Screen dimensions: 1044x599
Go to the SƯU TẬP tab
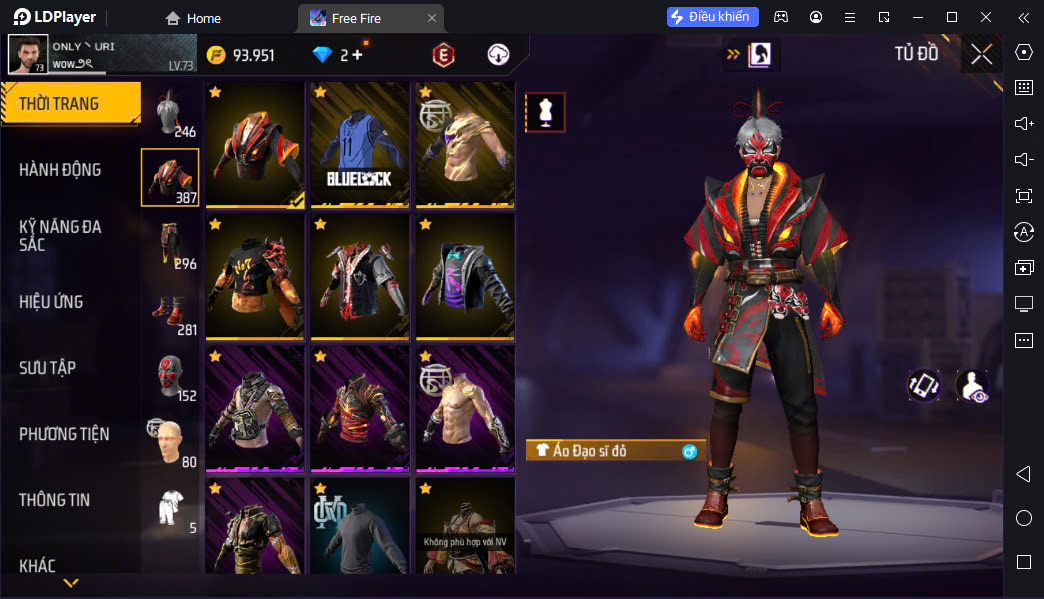pyautogui.click(x=48, y=368)
